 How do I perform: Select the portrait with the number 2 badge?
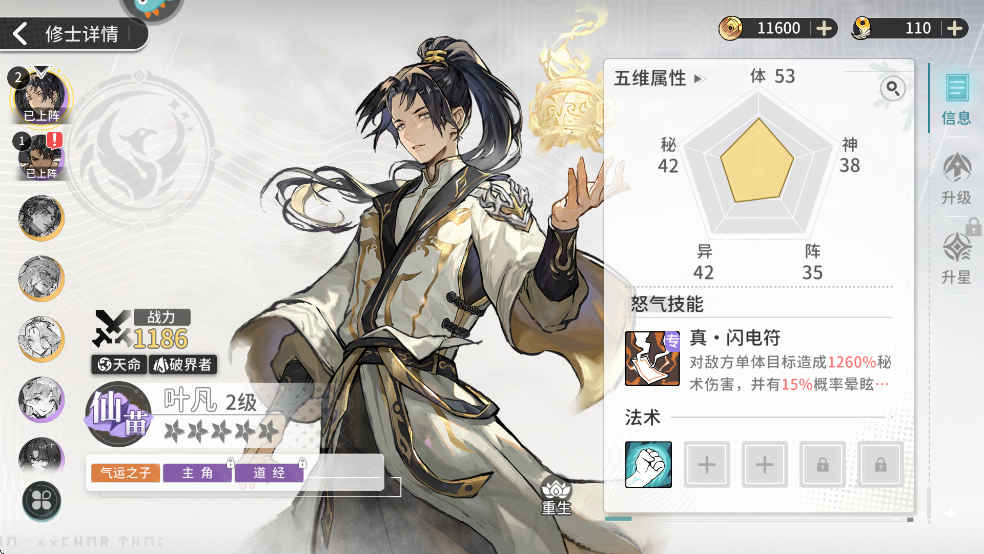[x=41, y=95]
